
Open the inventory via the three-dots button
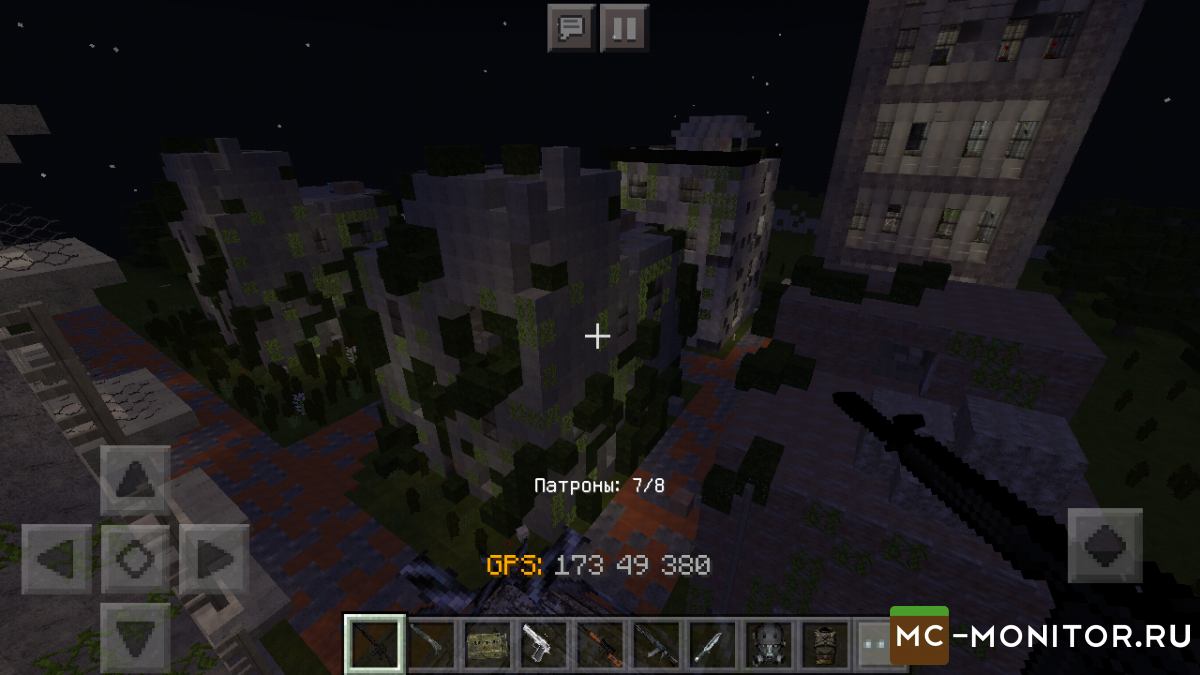(872, 645)
